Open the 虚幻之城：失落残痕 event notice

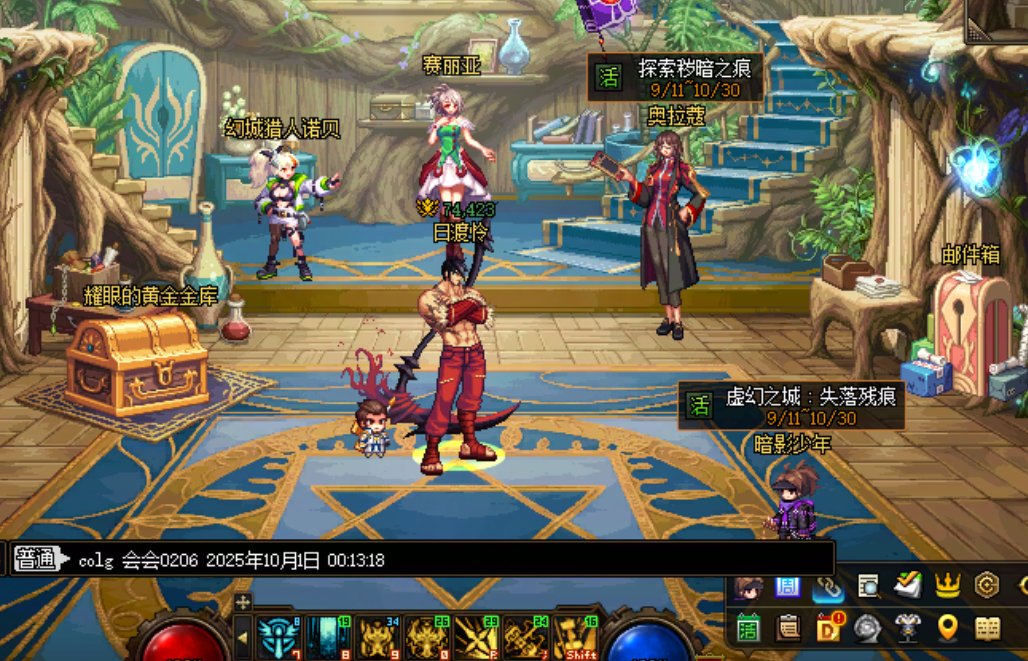[791, 405]
